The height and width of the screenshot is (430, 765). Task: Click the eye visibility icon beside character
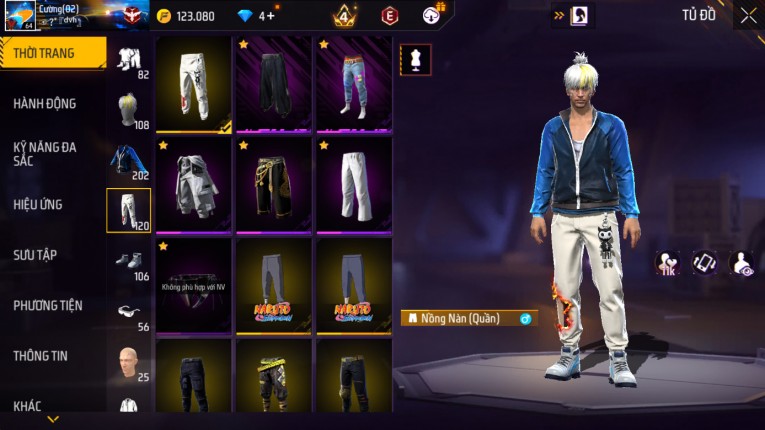[741, 263]
